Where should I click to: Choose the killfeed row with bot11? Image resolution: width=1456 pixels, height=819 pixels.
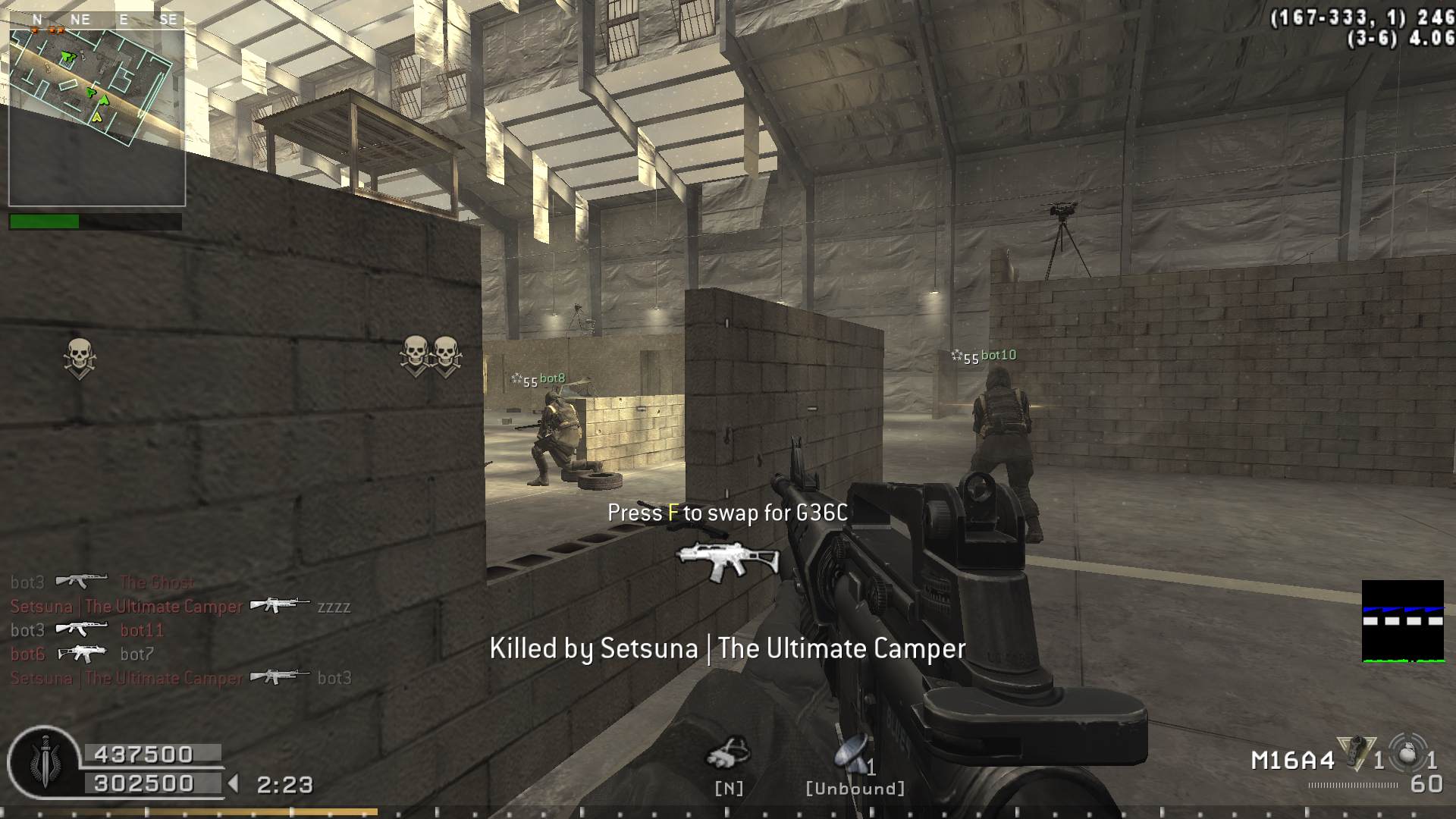(x=87, y=629)
